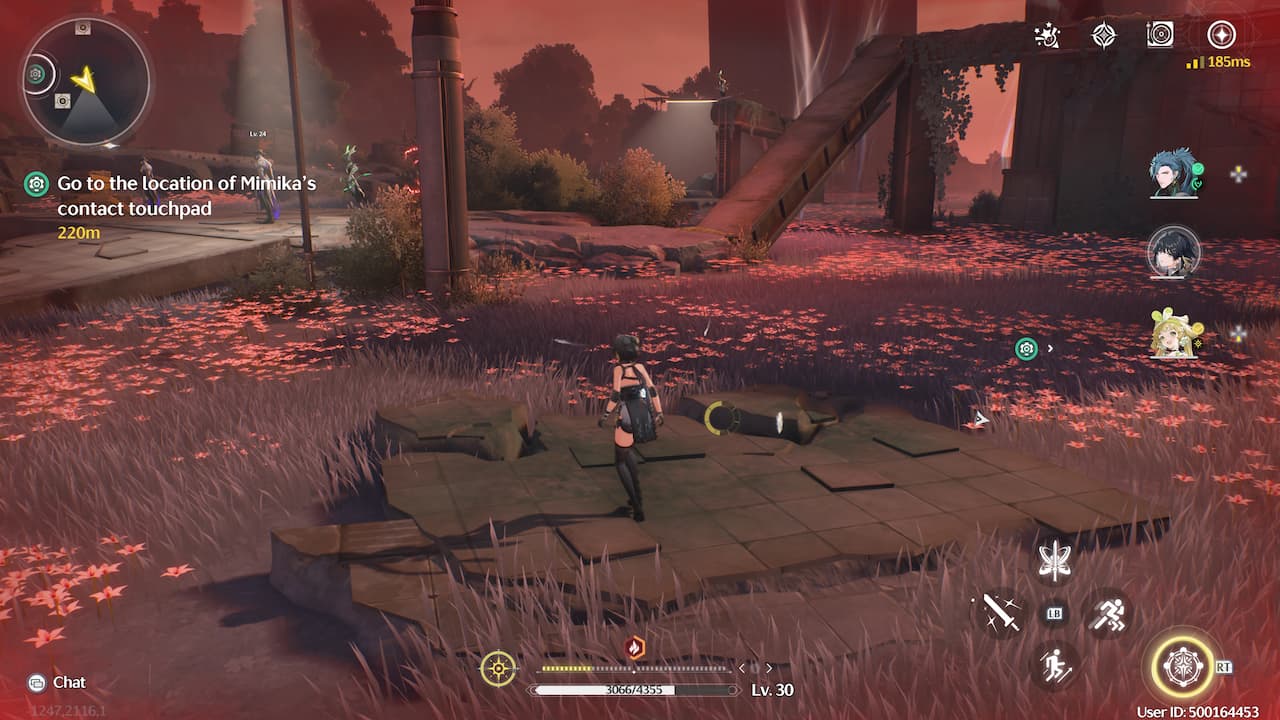Open the sparkle events icon
This screenshot has width=1280, height=720.
(1047, 36)
